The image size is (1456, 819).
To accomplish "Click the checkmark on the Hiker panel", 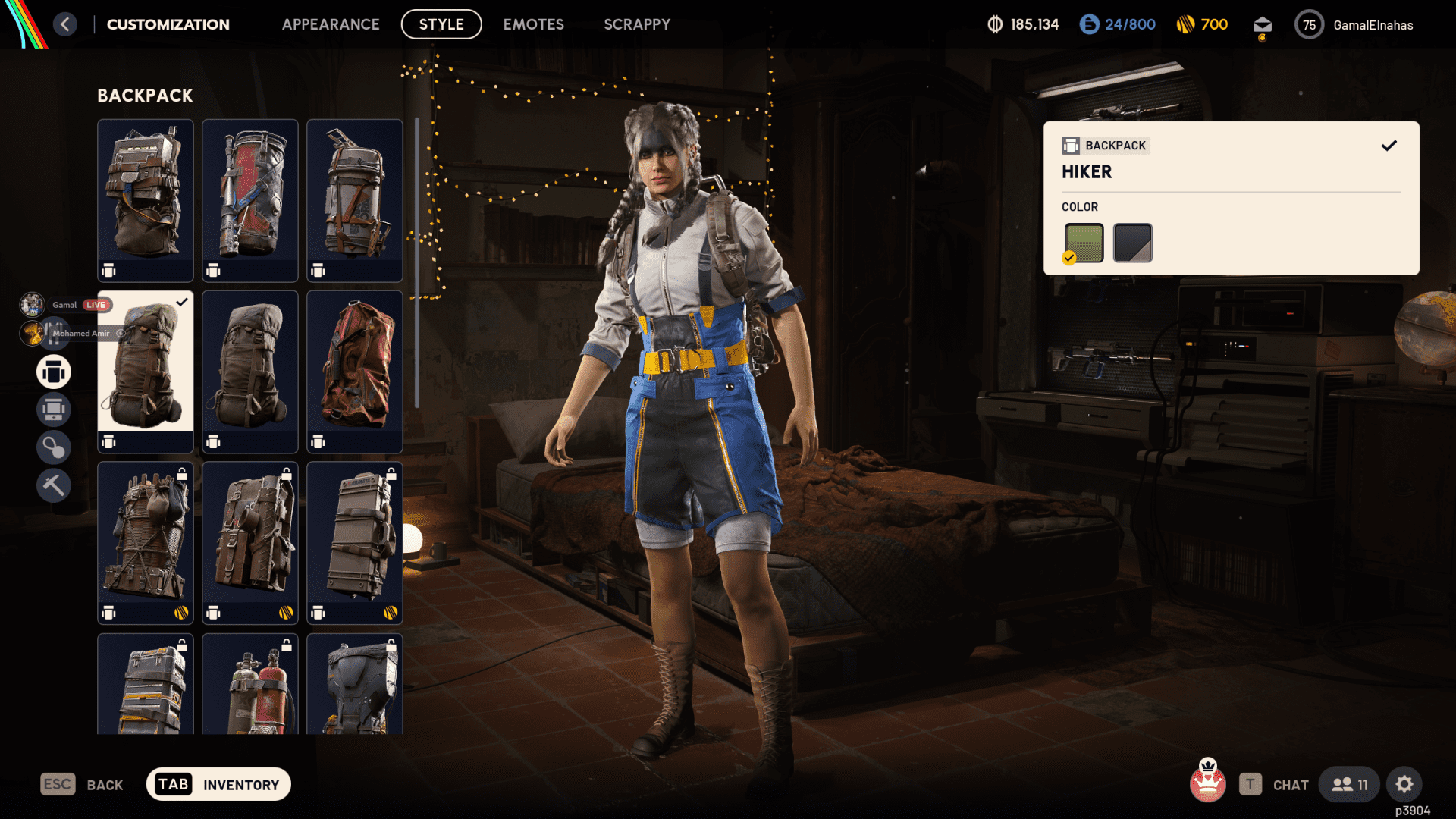I will [x=1389, y=145].
